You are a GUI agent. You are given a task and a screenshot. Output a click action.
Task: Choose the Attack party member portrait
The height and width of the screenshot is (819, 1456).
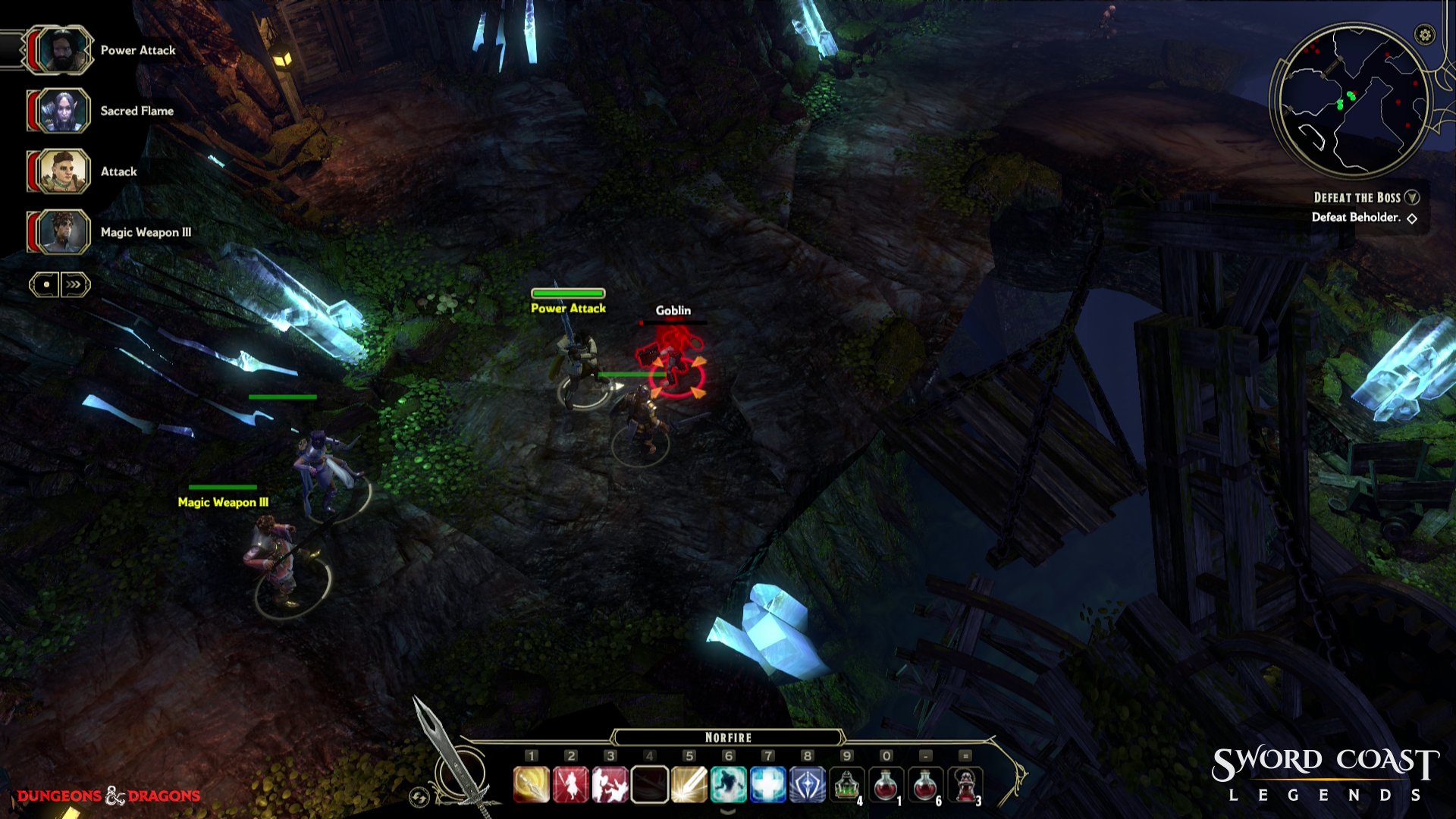61,171
